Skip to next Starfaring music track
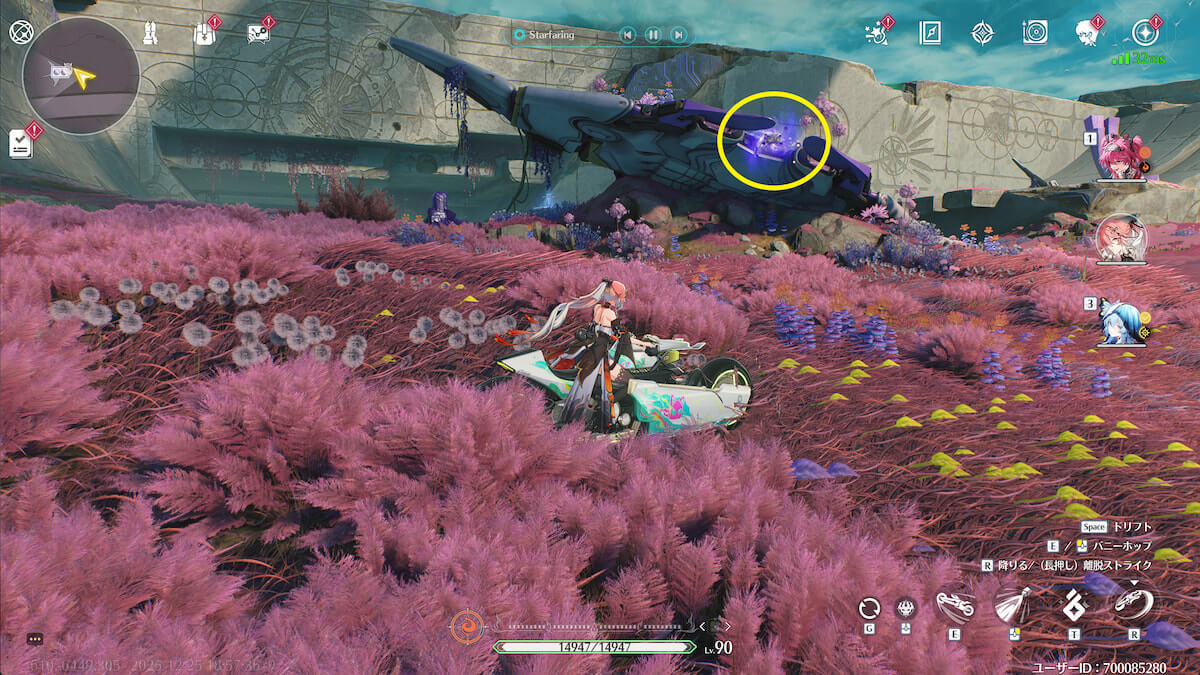This screenshot has height=675, width=1200. 678,35
